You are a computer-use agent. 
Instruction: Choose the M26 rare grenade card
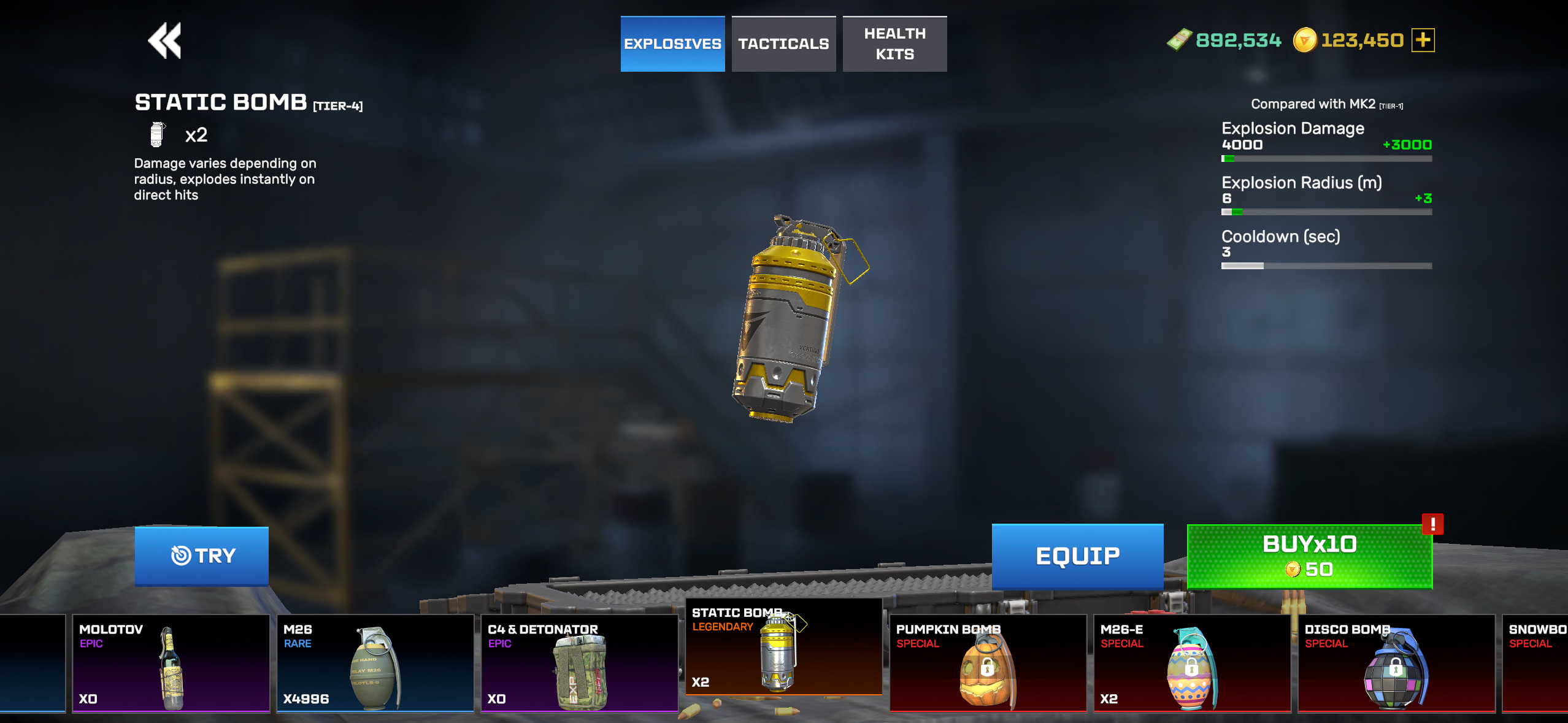click(x=375, y=664)
